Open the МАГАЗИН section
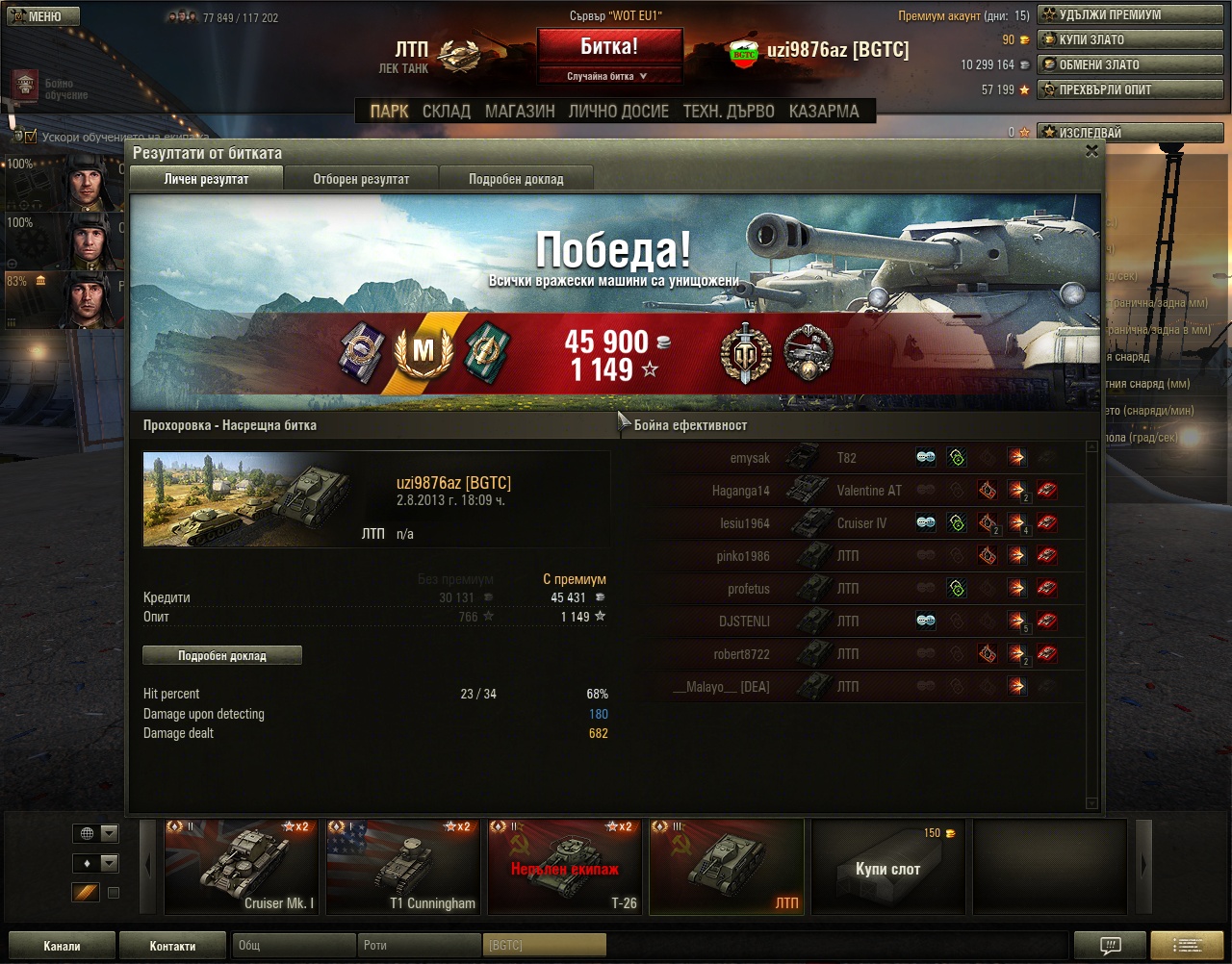This screenshot has width=1232, height=964. pyautogui.click(x=520, y=112)
